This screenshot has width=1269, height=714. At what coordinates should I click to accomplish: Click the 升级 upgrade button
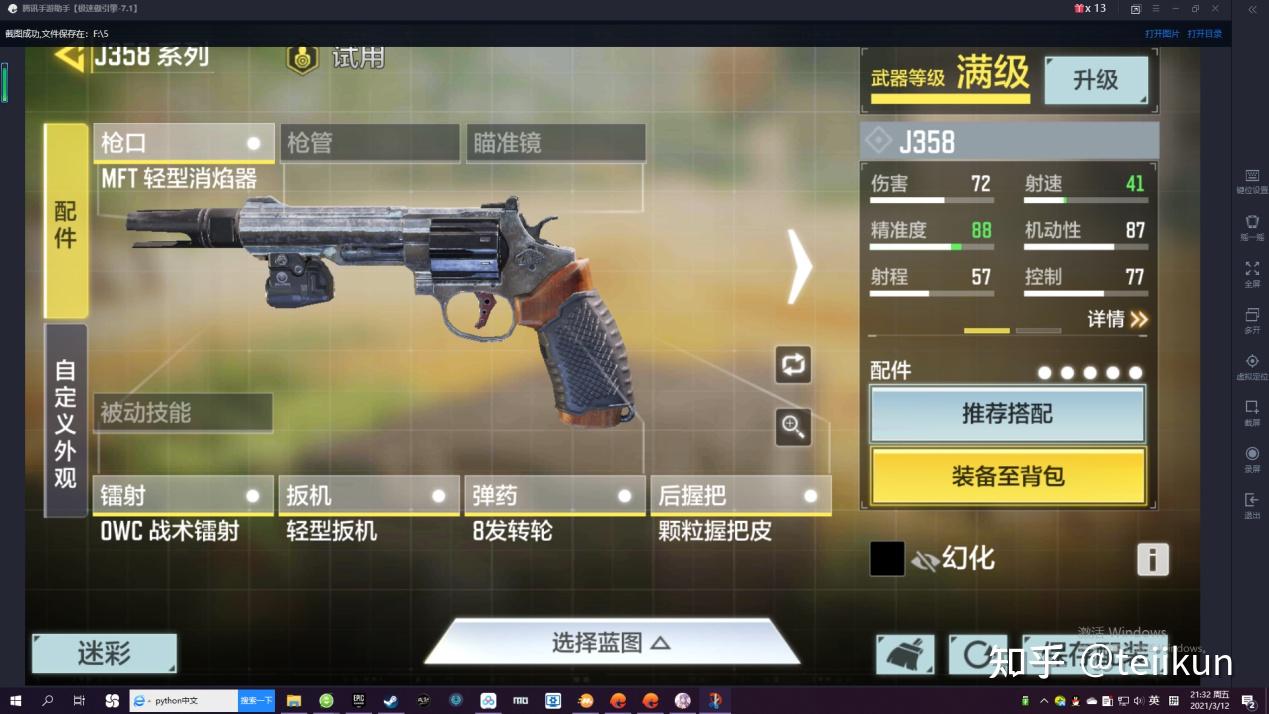coord(1096,80)
